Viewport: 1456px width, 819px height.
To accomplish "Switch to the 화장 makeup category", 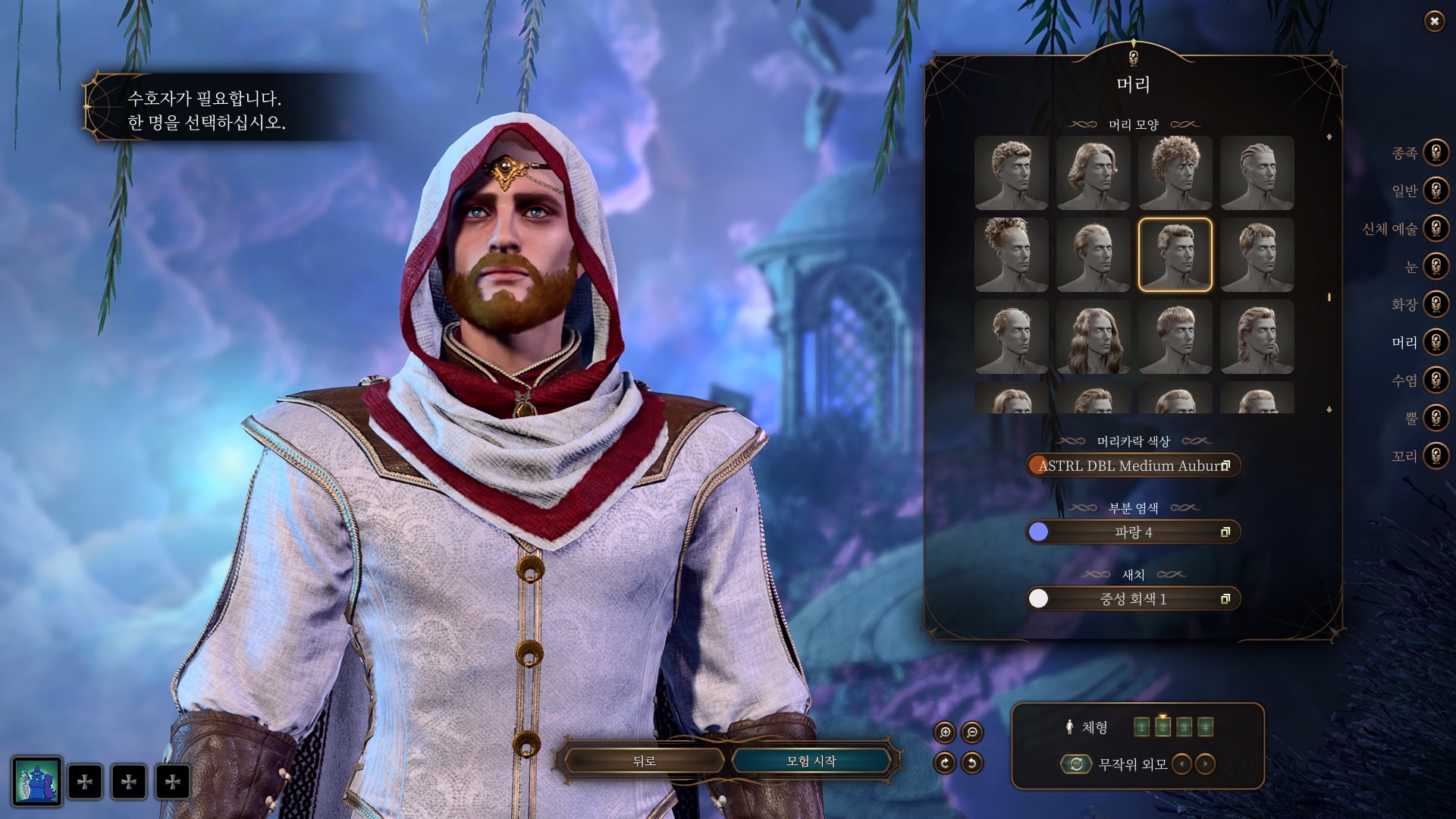I will (x=1435, y=304).
